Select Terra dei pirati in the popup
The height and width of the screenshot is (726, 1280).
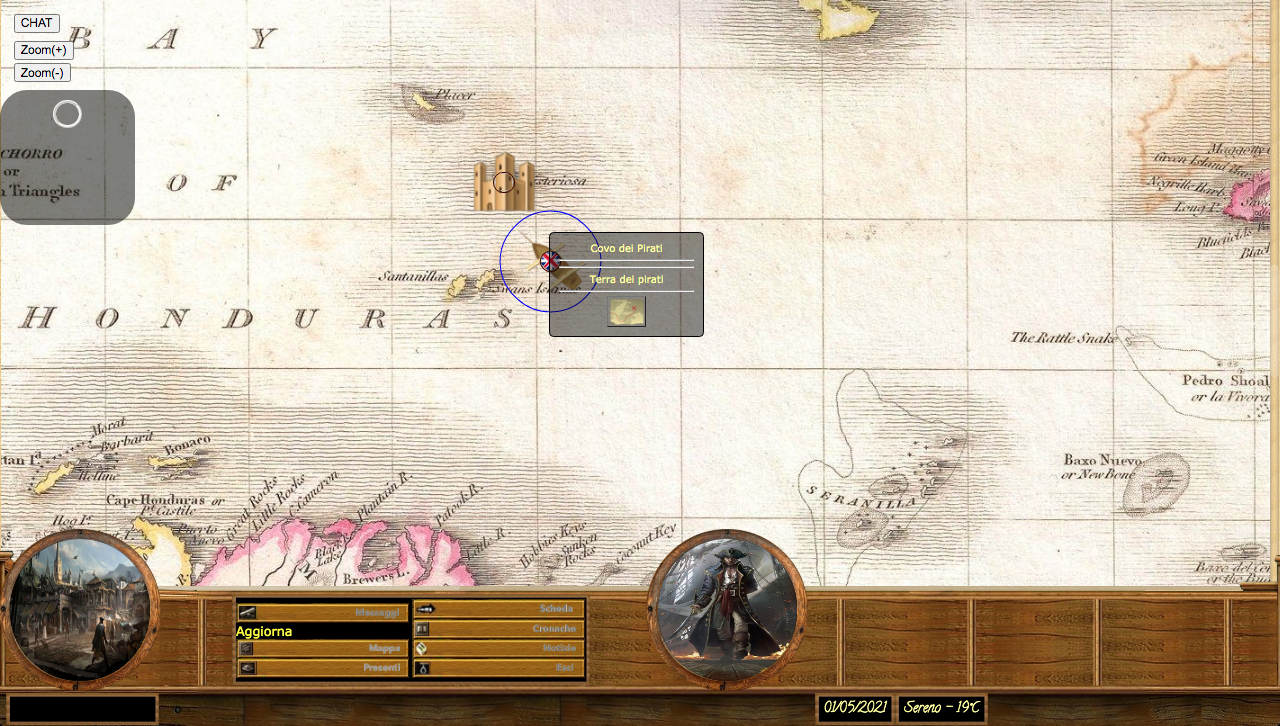626,280
